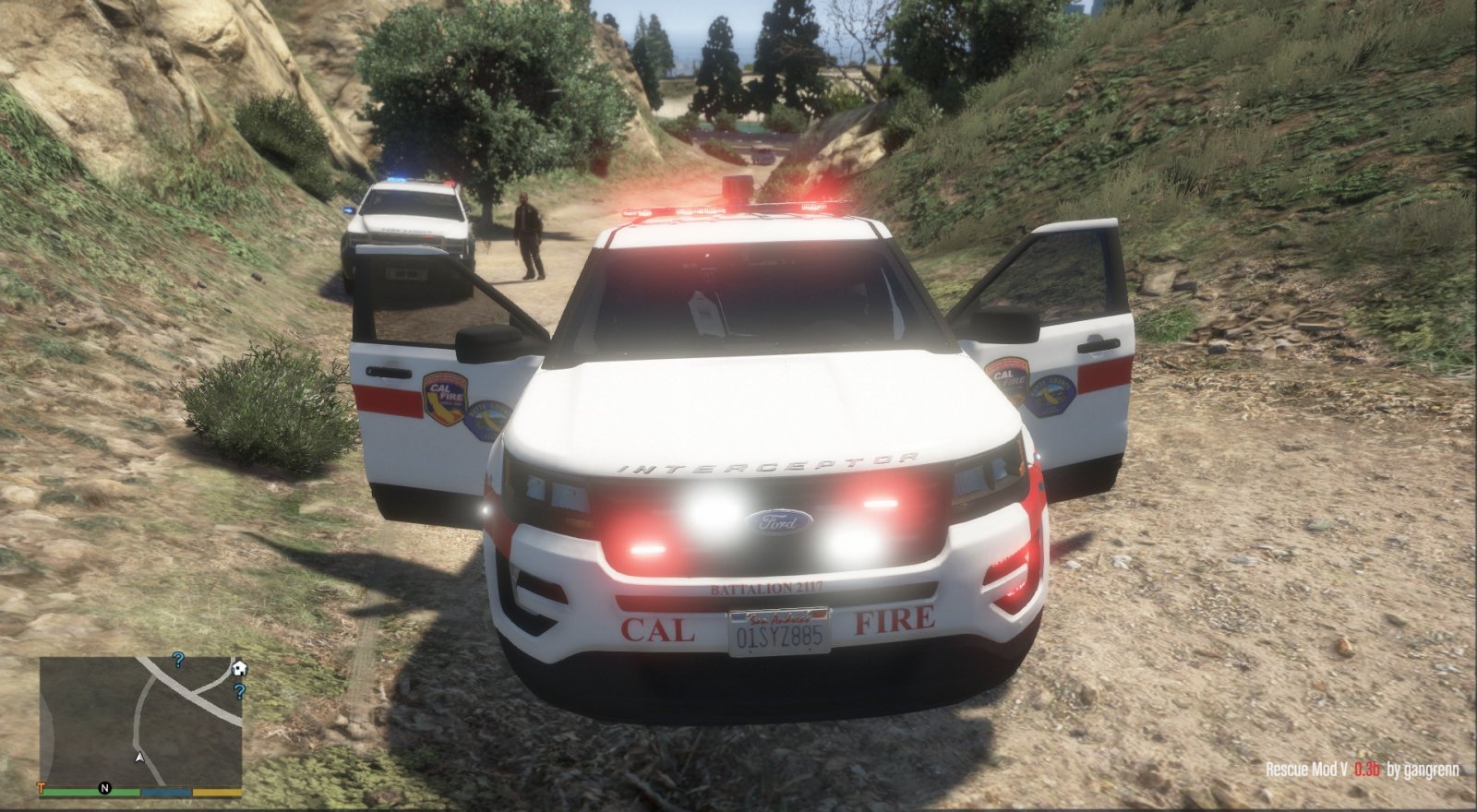1477x812 pixels.
Task: Select the white player arrow on the minimap
Action: [139, 758]
